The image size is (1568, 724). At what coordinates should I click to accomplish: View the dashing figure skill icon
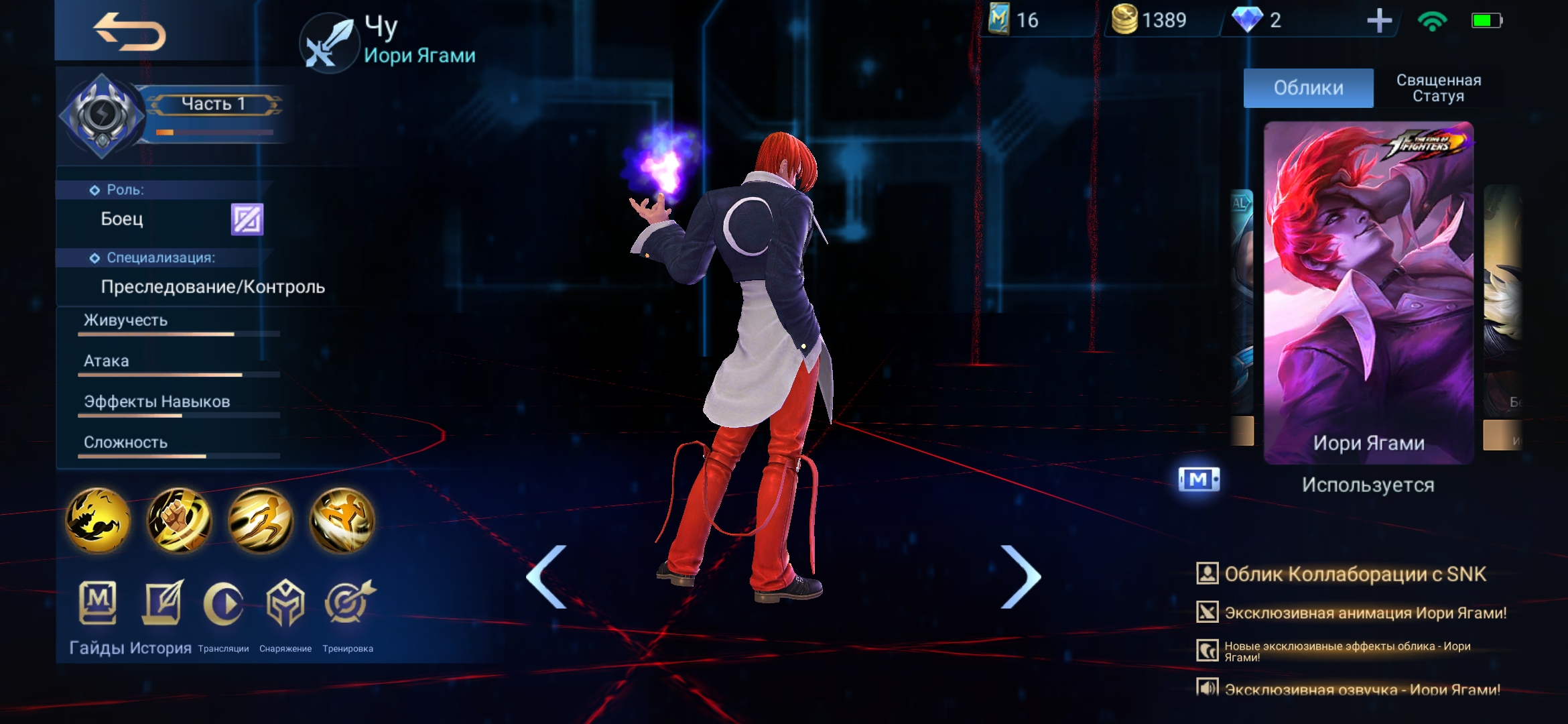pyautogui.click(x=261, y=520)
